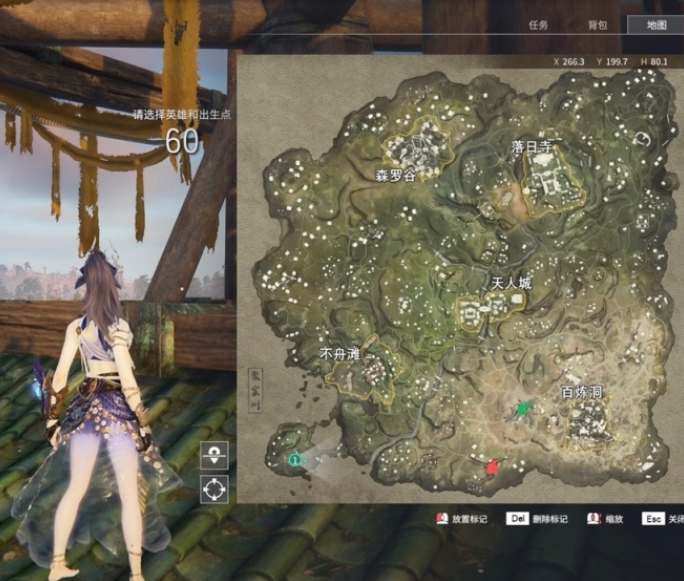Choose 森罗谷 as spawn location on map

[394, 174]
